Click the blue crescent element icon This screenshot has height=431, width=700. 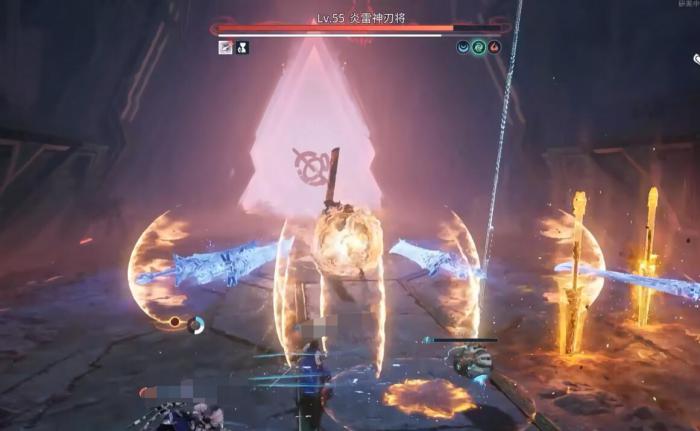pos(463,46)
